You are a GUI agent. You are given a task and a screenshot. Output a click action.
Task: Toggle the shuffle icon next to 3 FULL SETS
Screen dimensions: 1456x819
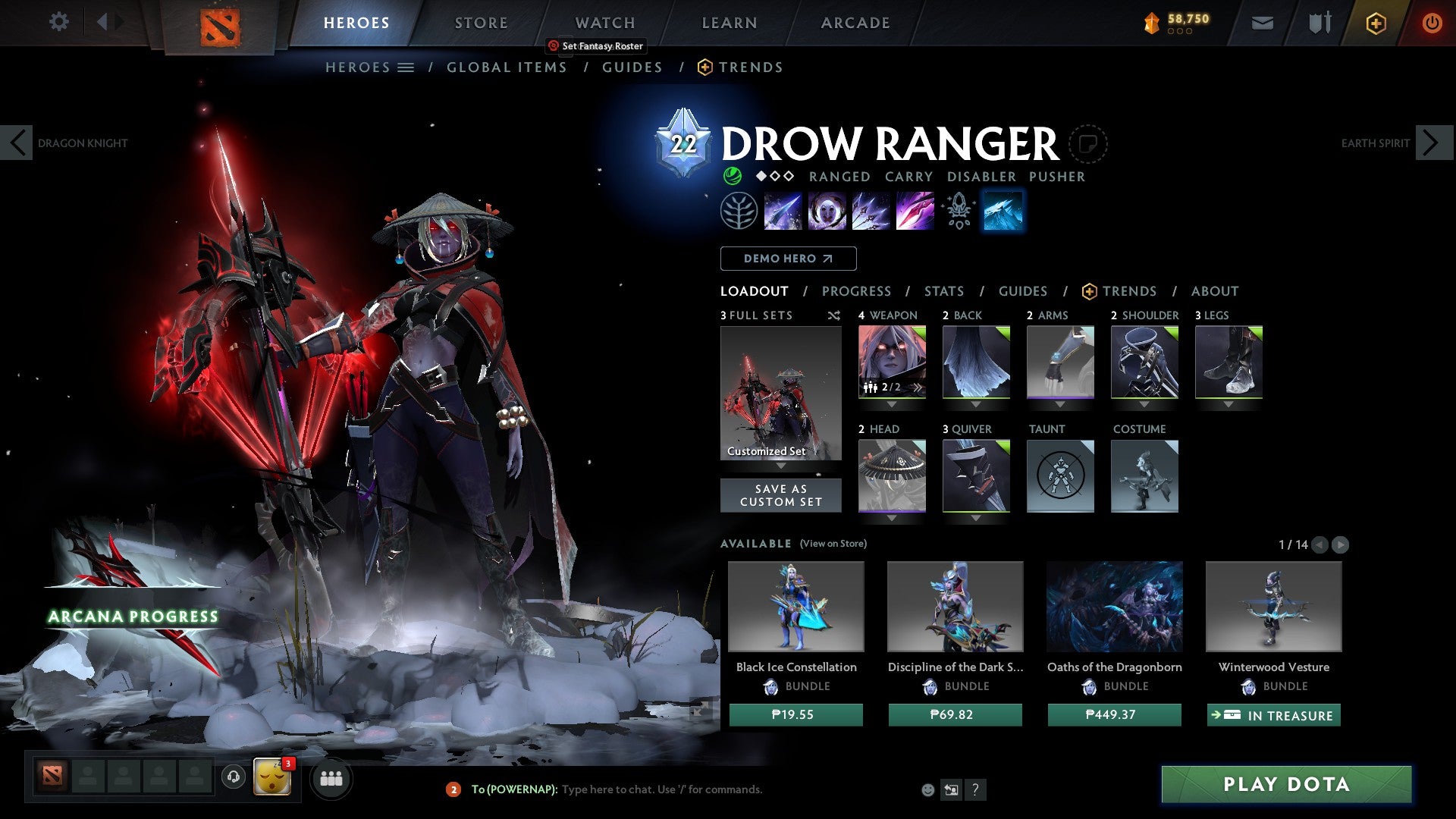click(833, 315)
